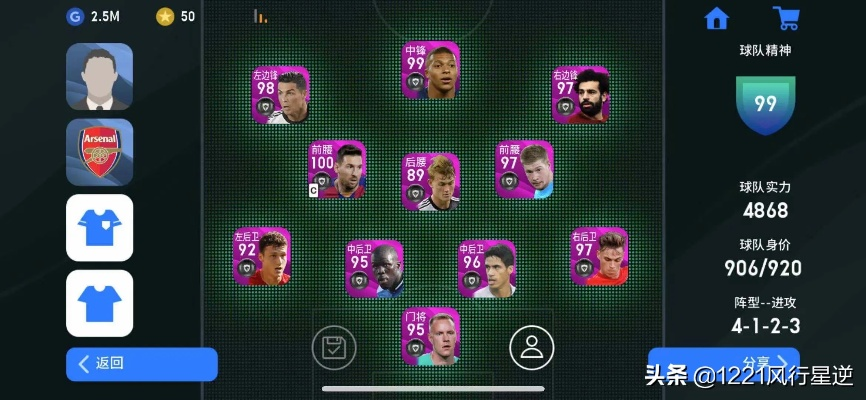
Task: Pick the 中后卫 95 player card
Action: click(x=374, y=269)
